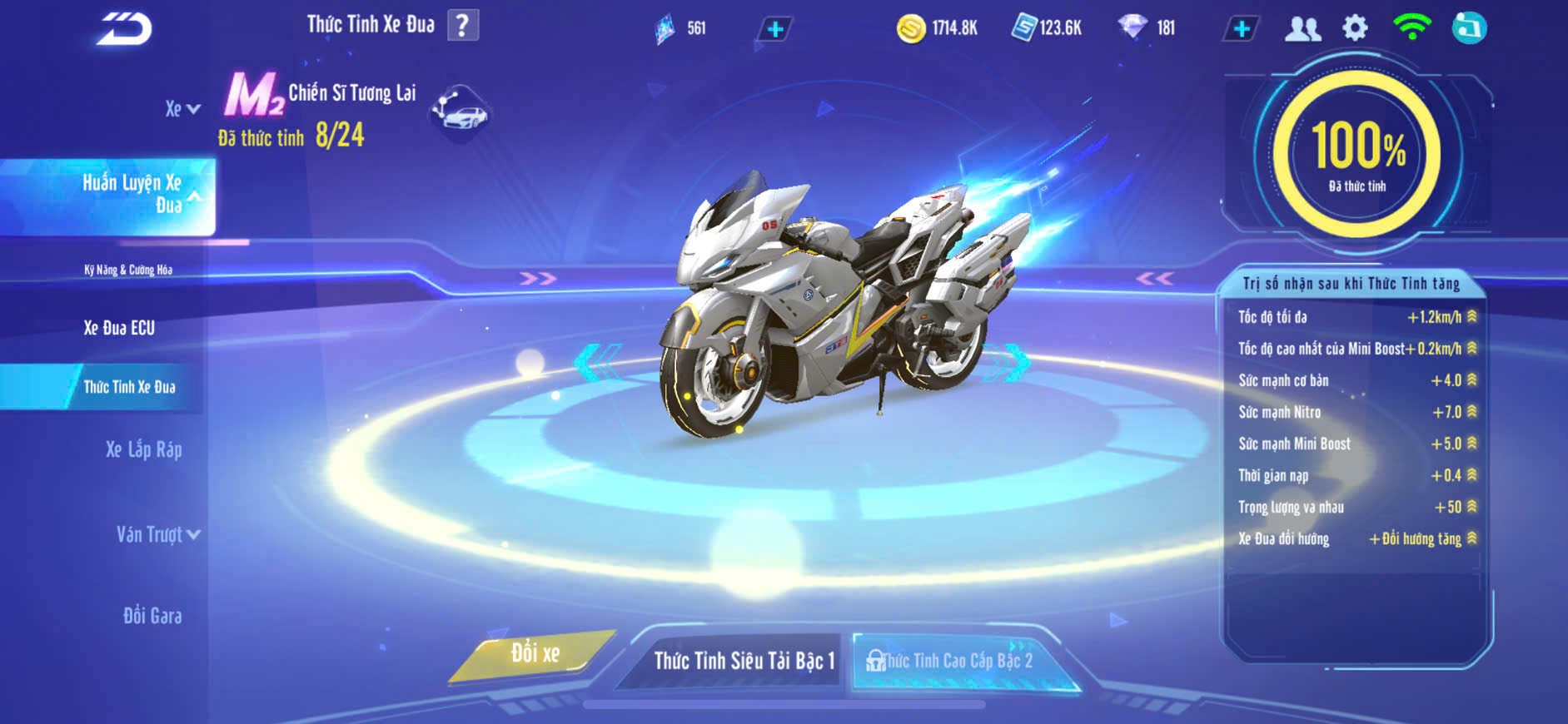1568x724 pixels.
Task: Go back using the return arrow
Action: [125, 29]
